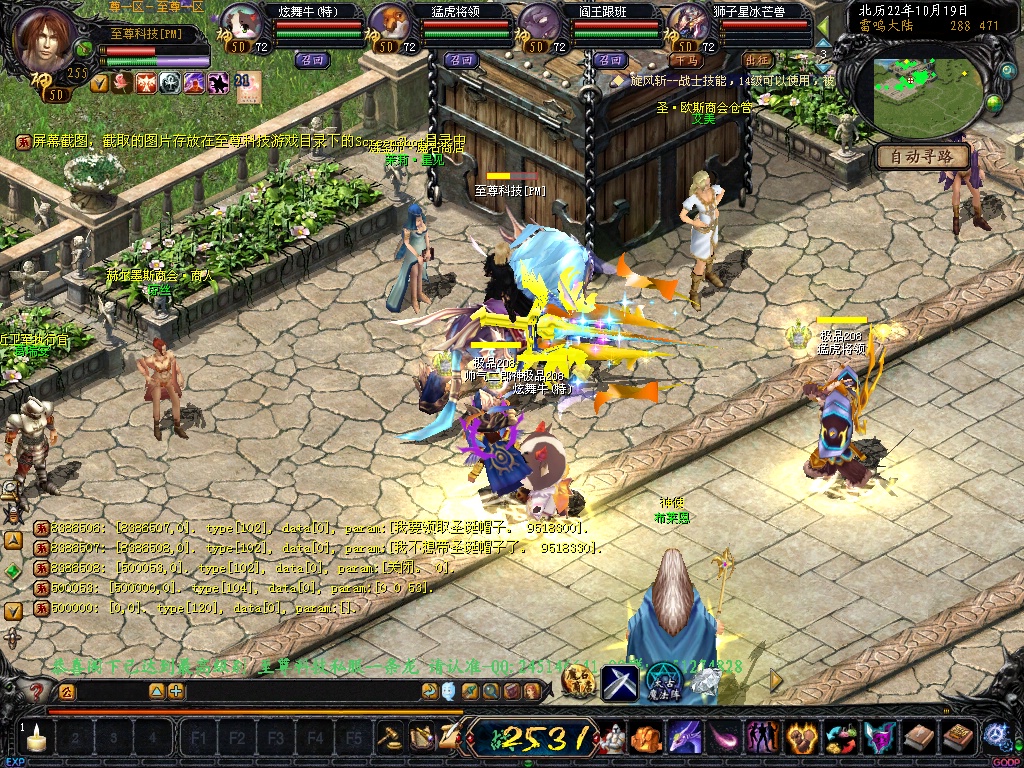Click the magnifier button beside the minimap
1024x768 pixels.
(1008, 72)
